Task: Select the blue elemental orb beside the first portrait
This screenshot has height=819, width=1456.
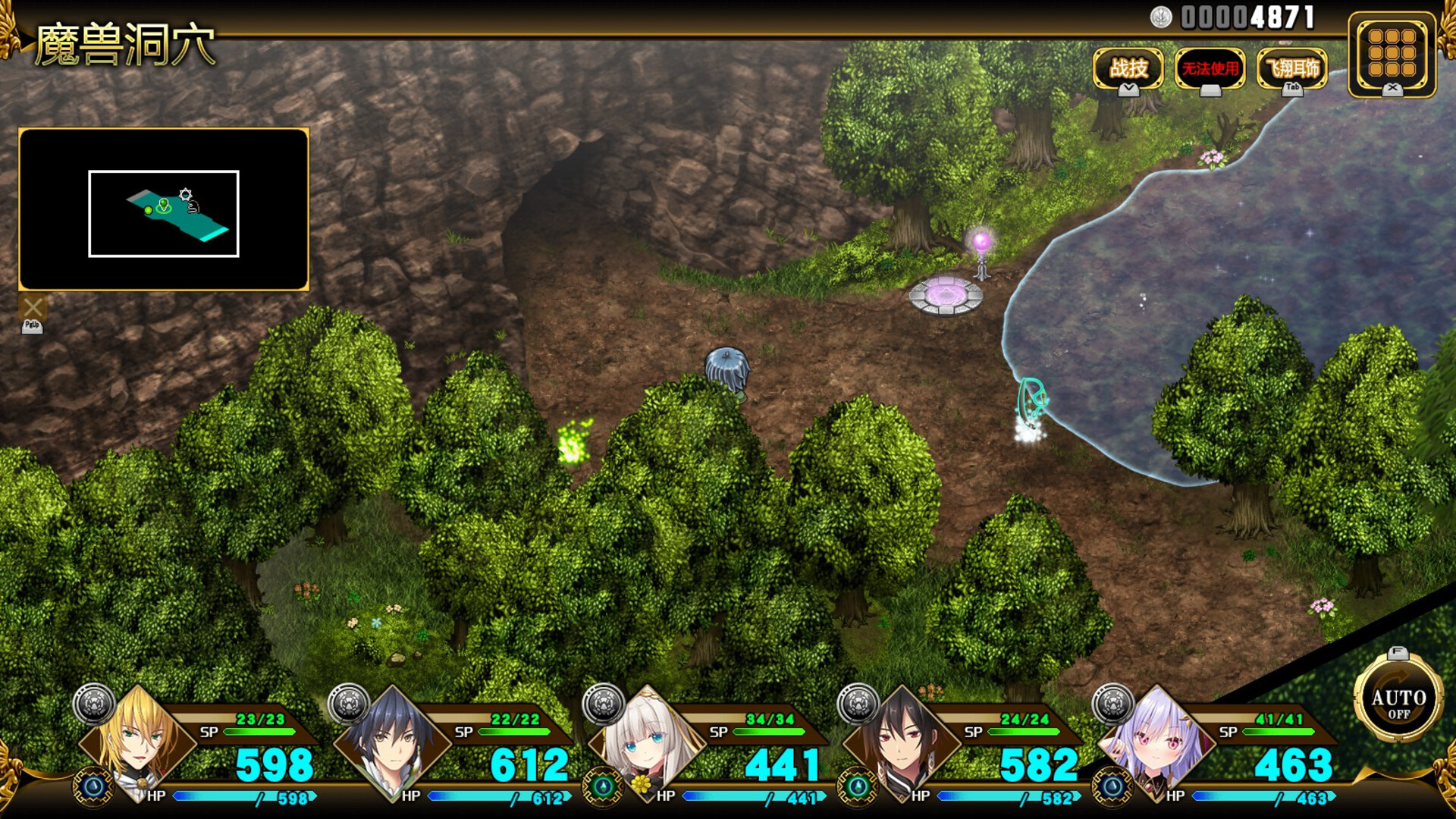Action: click(x=93, y=787)
